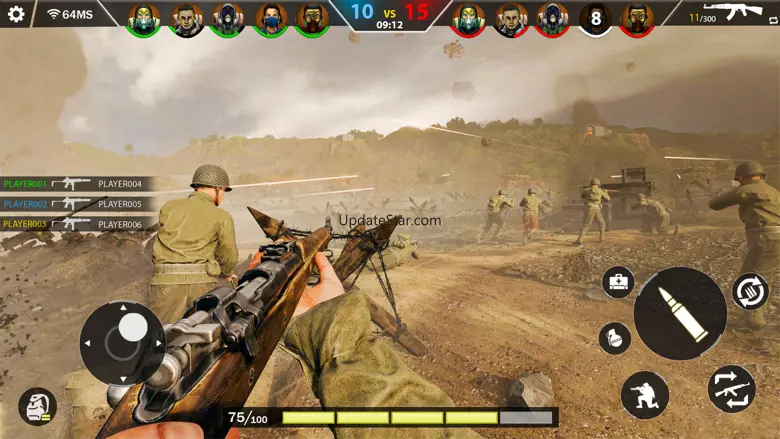Tap the large bullet fire button
Image resolution: width=780 pixels, height=439 pixels.
pos(680,313)
